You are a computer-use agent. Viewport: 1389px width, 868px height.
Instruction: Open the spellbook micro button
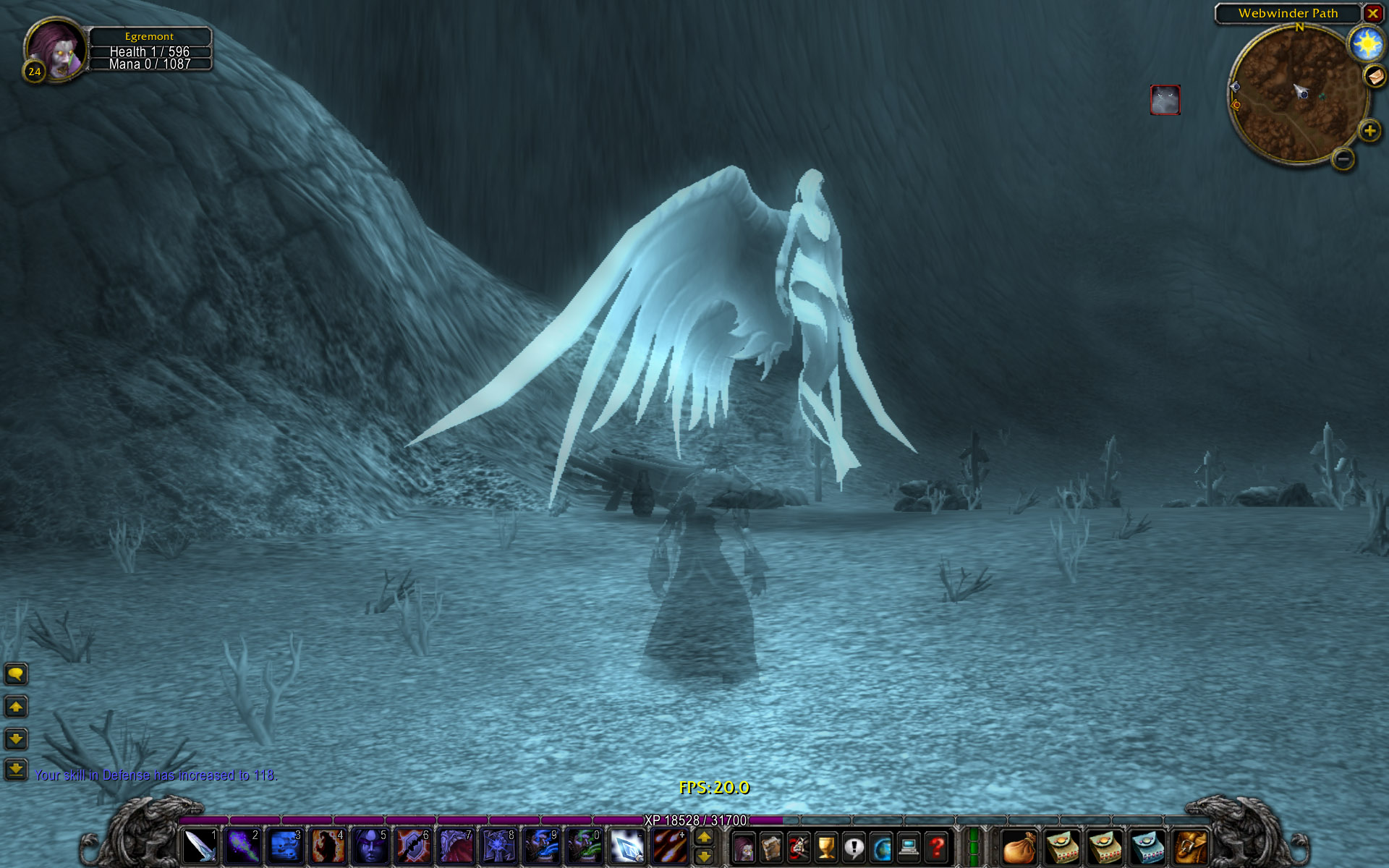(x=770, y=847)
